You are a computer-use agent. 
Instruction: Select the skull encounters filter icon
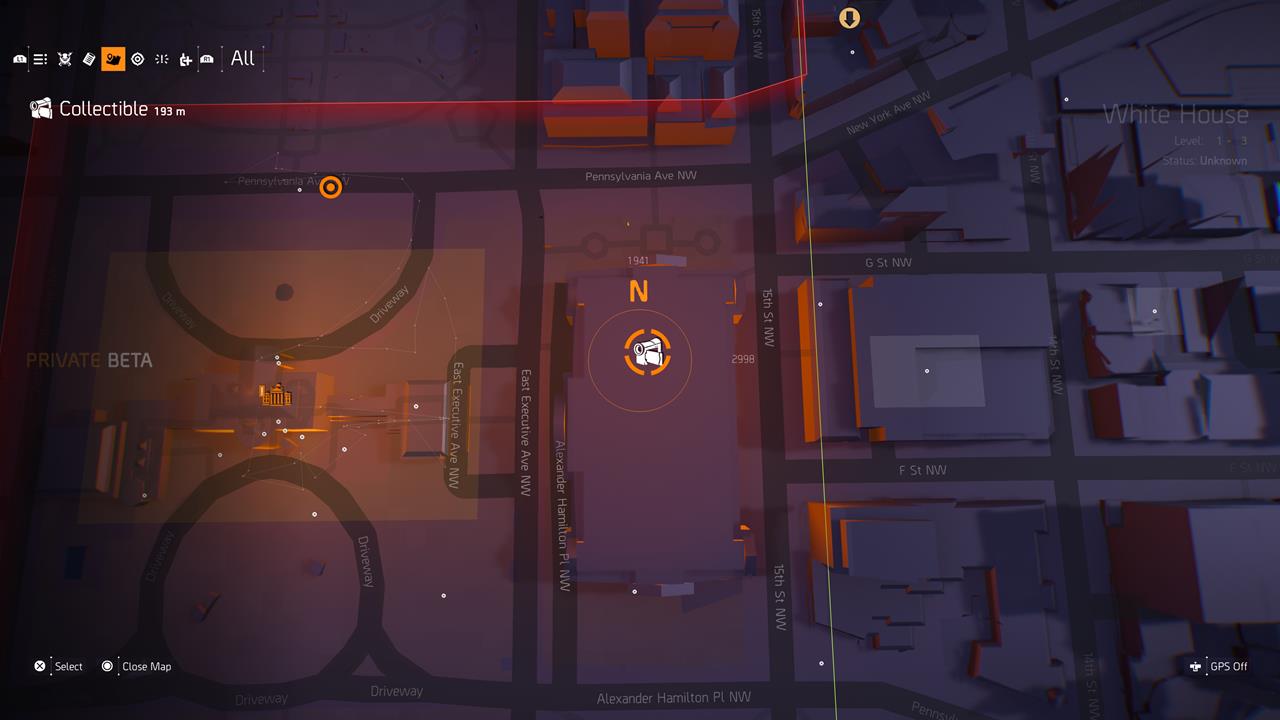pyautogui.click(x=64, y=58)
